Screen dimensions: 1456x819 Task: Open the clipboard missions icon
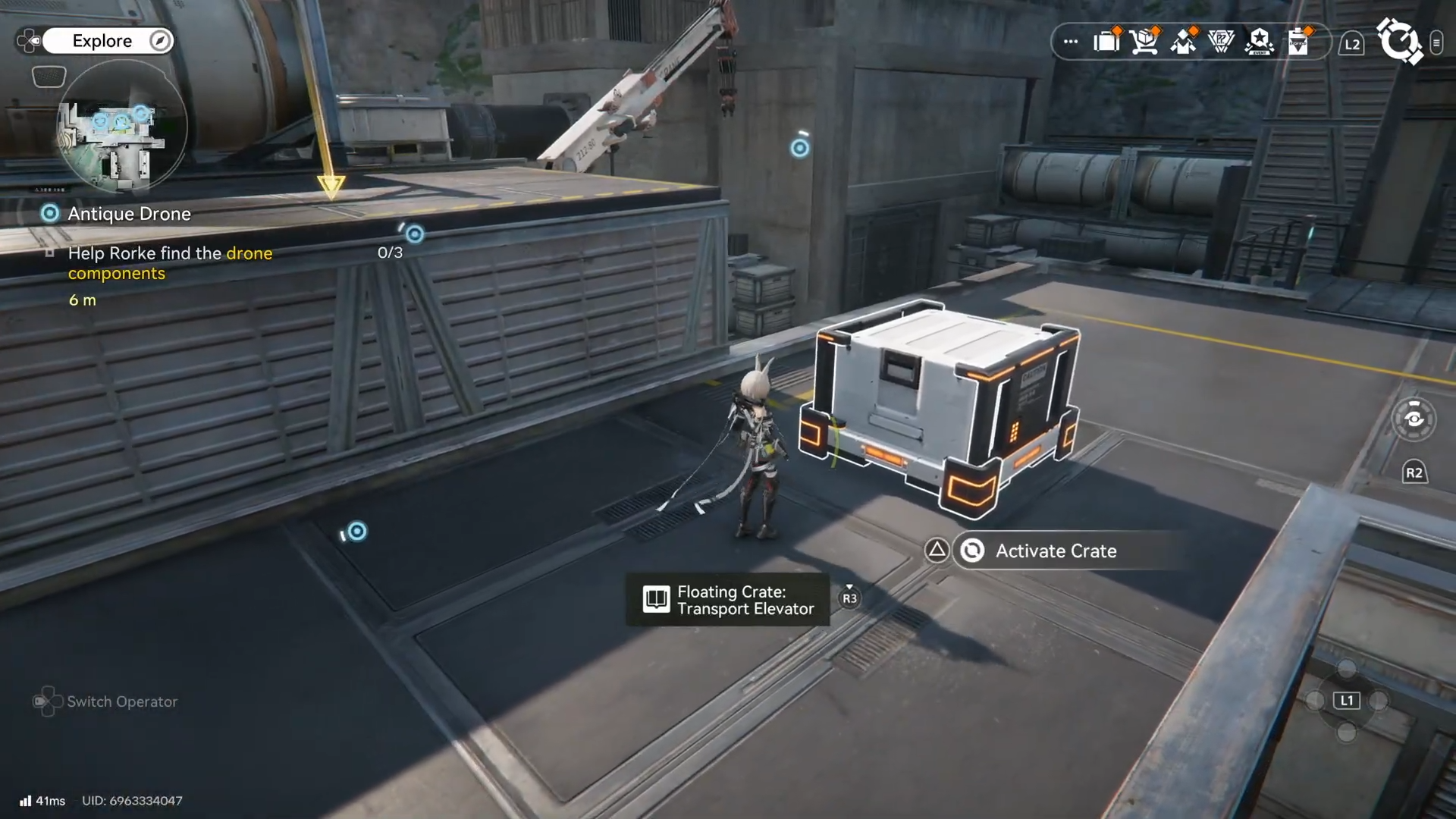[1298, 41]
